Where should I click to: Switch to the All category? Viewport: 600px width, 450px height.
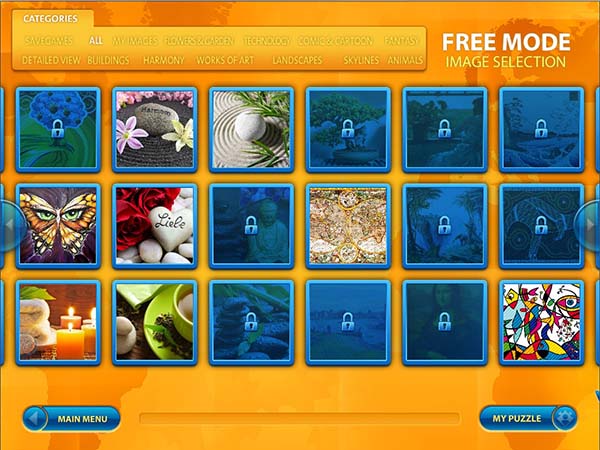click(96, 41)
